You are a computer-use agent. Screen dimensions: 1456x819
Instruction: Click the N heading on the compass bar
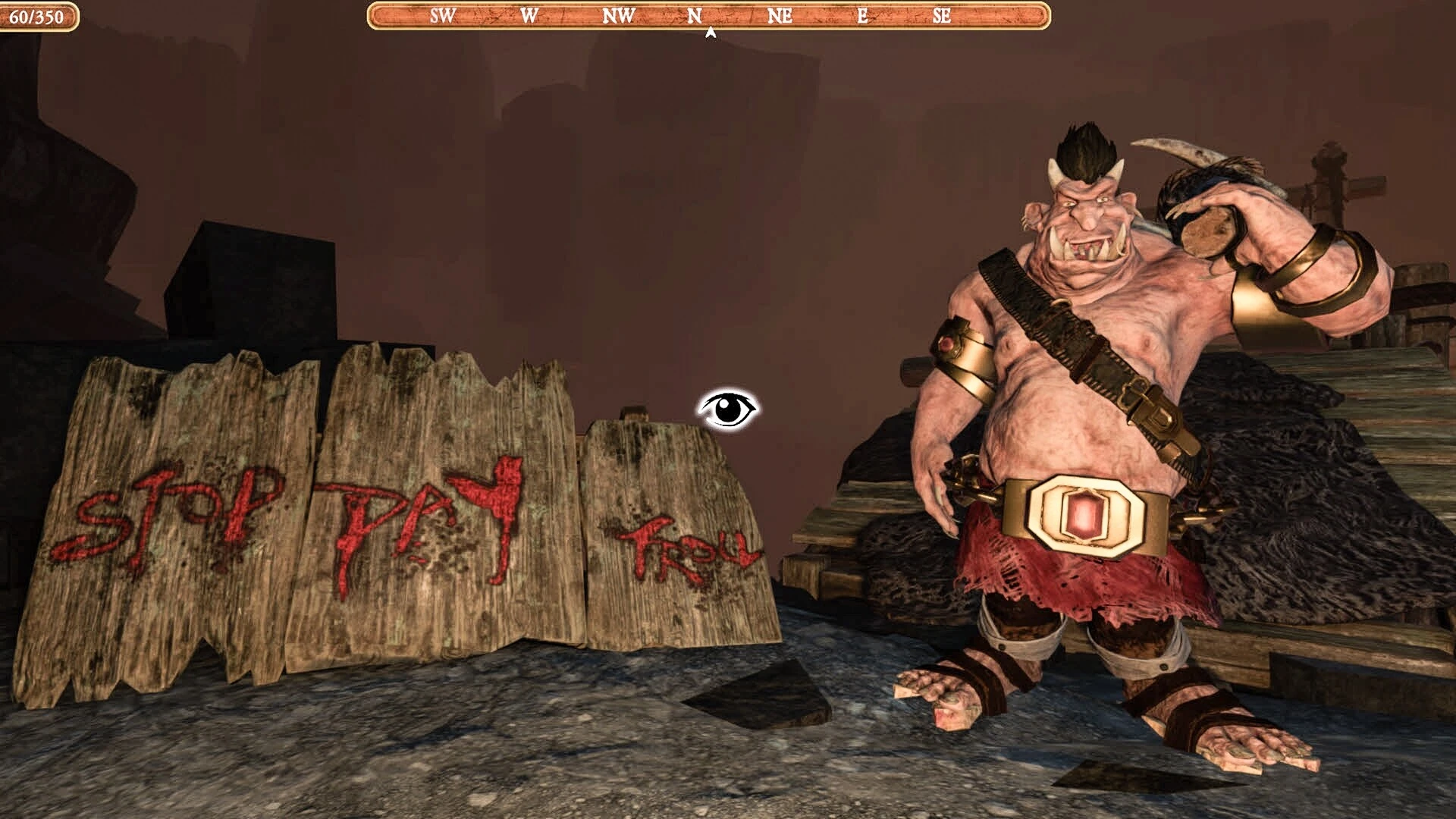click(x=695, y=16)
